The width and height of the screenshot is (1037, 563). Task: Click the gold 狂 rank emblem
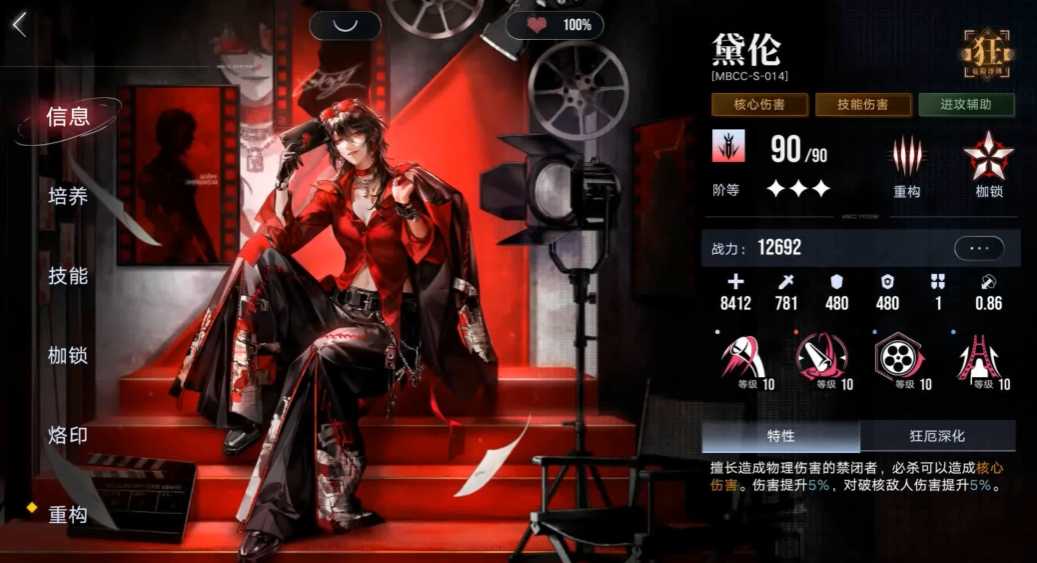[986, 52]
